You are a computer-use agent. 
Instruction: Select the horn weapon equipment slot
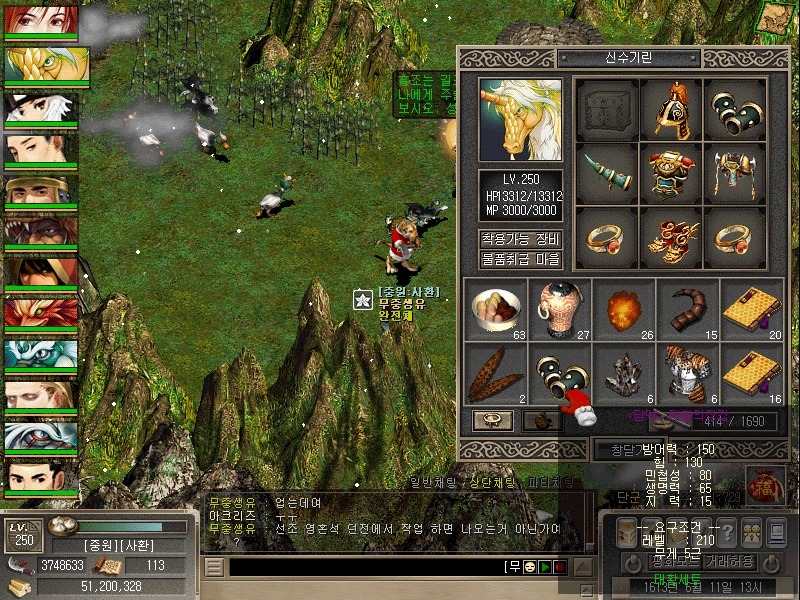coord(607,172)
